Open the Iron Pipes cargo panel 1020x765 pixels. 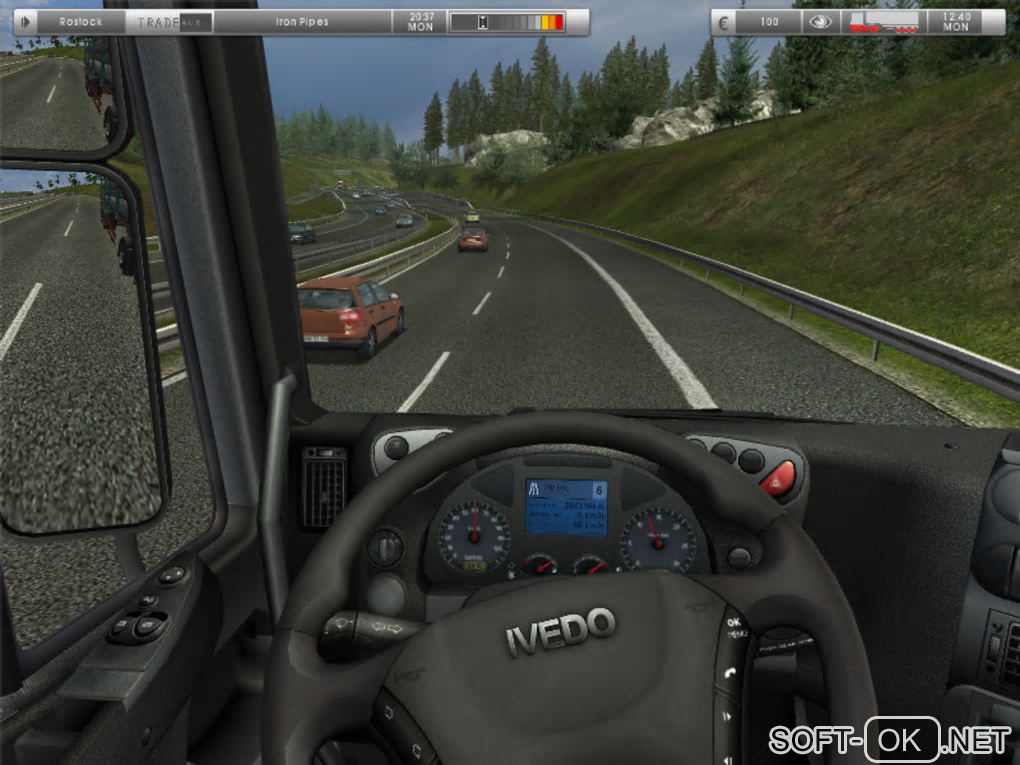301,21
